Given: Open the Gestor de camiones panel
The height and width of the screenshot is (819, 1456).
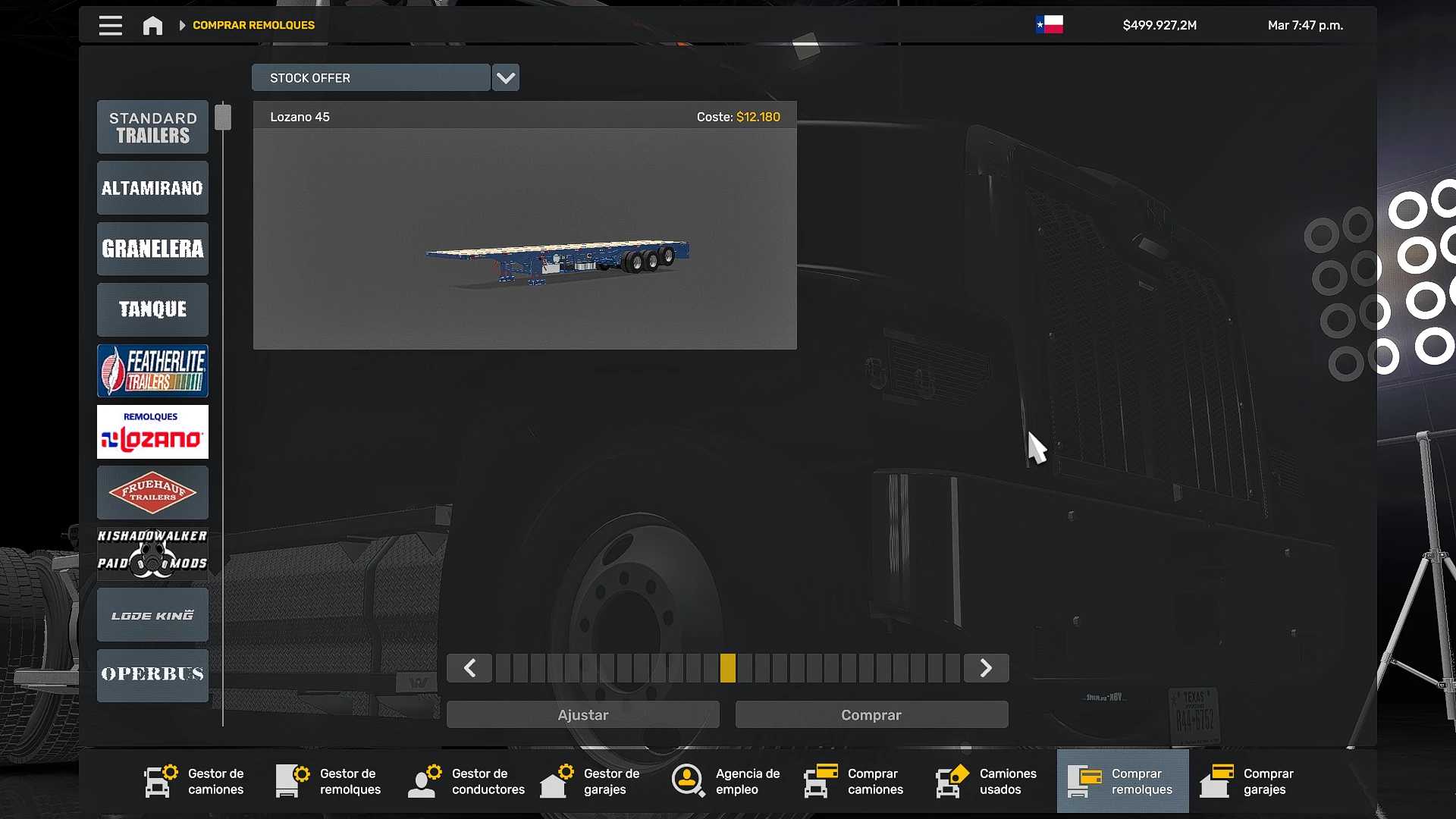Looking at the screenshot, I should [x=194, y=781].
